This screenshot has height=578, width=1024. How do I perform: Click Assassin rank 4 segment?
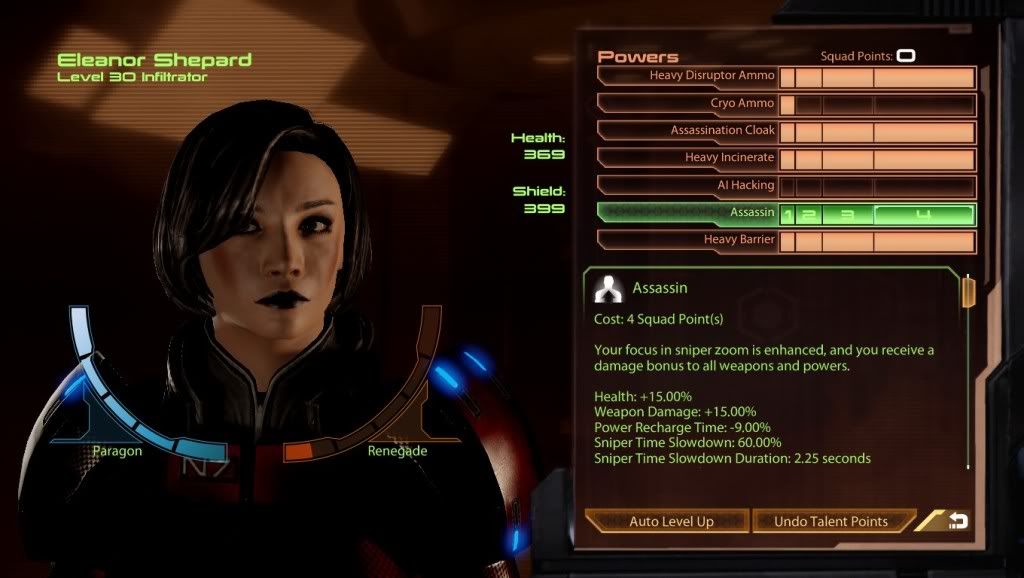(924, 214)
